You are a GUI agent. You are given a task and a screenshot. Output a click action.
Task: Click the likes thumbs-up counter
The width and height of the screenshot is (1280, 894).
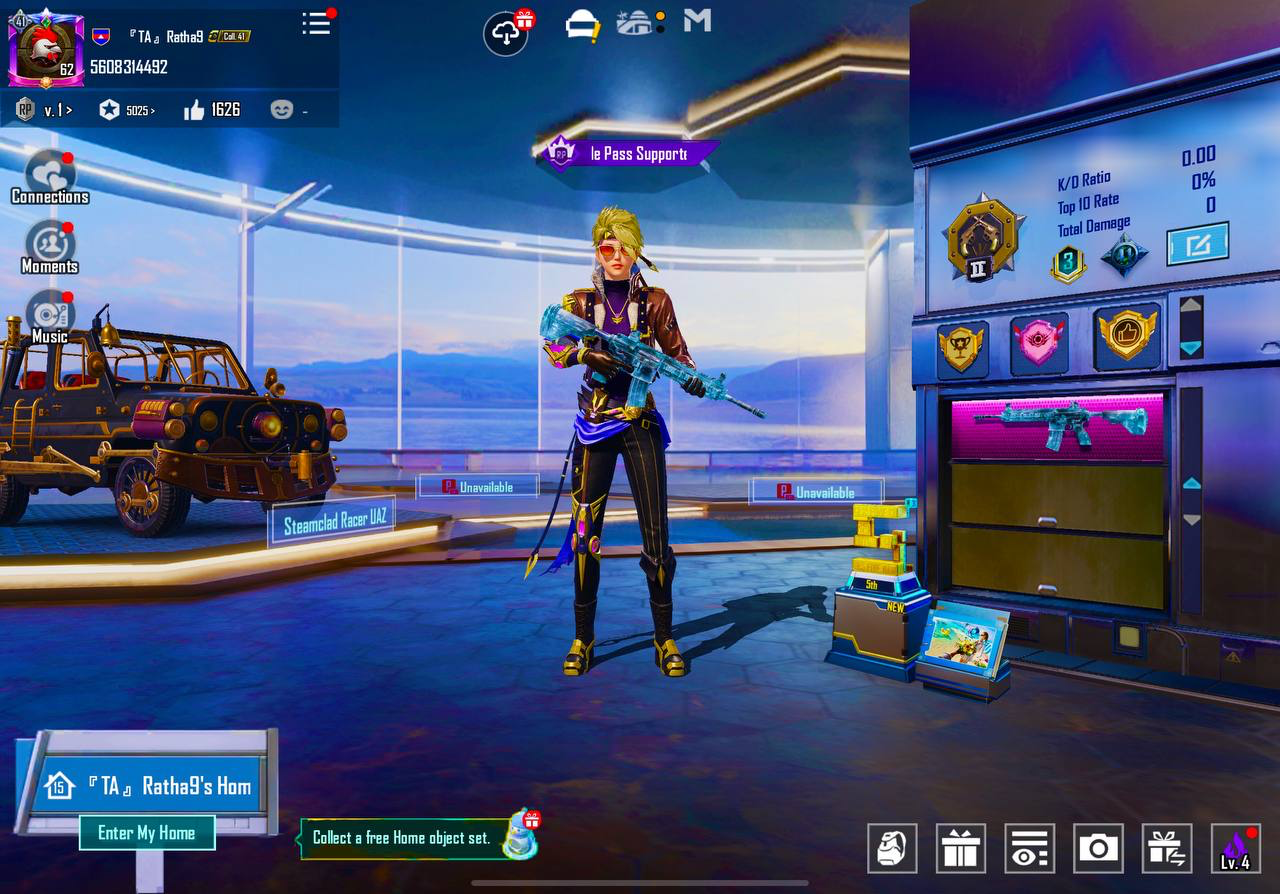tap(213, 110)
